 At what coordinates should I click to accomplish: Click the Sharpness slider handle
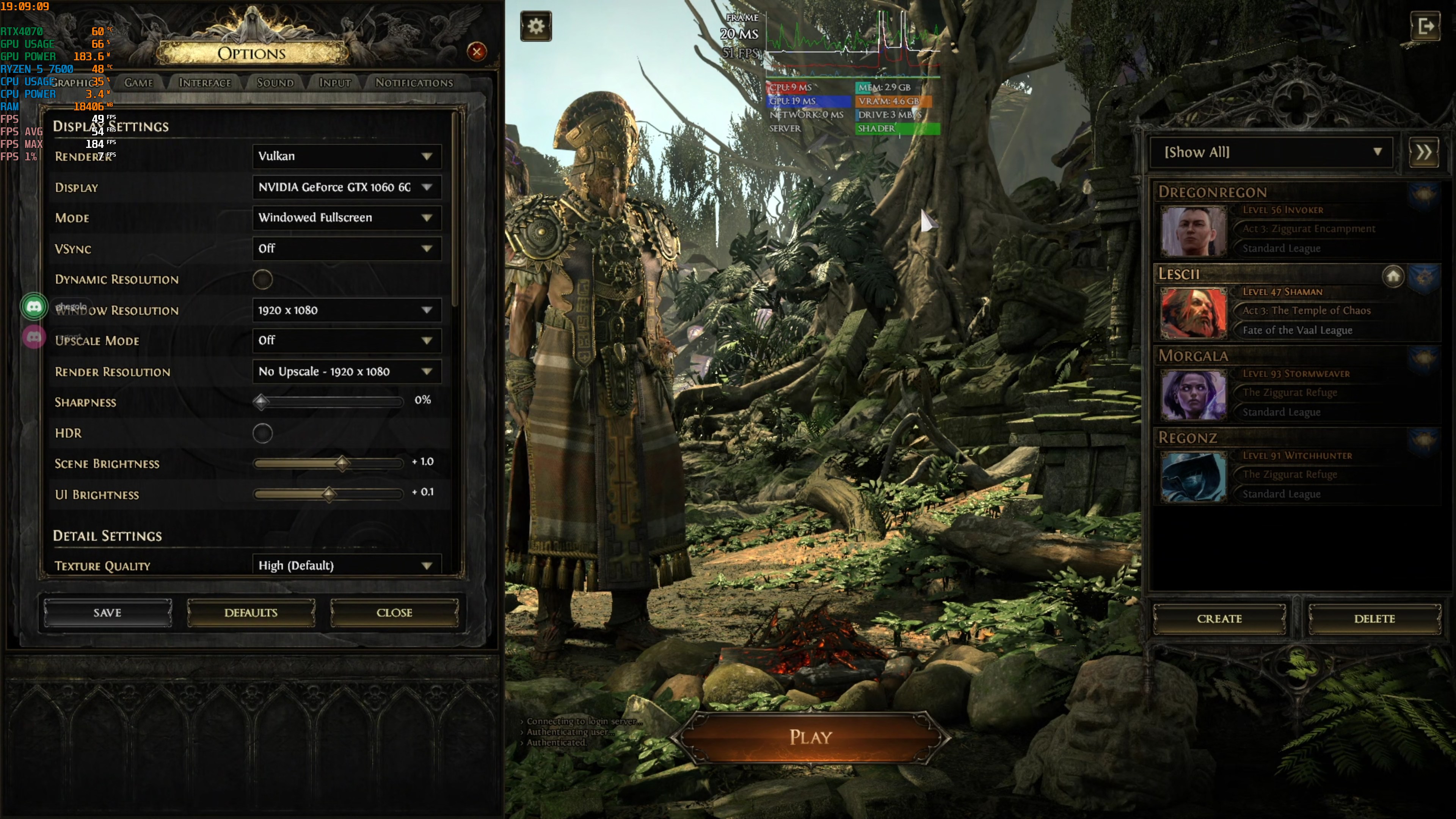pyautogui.click(x=260, y=402)
